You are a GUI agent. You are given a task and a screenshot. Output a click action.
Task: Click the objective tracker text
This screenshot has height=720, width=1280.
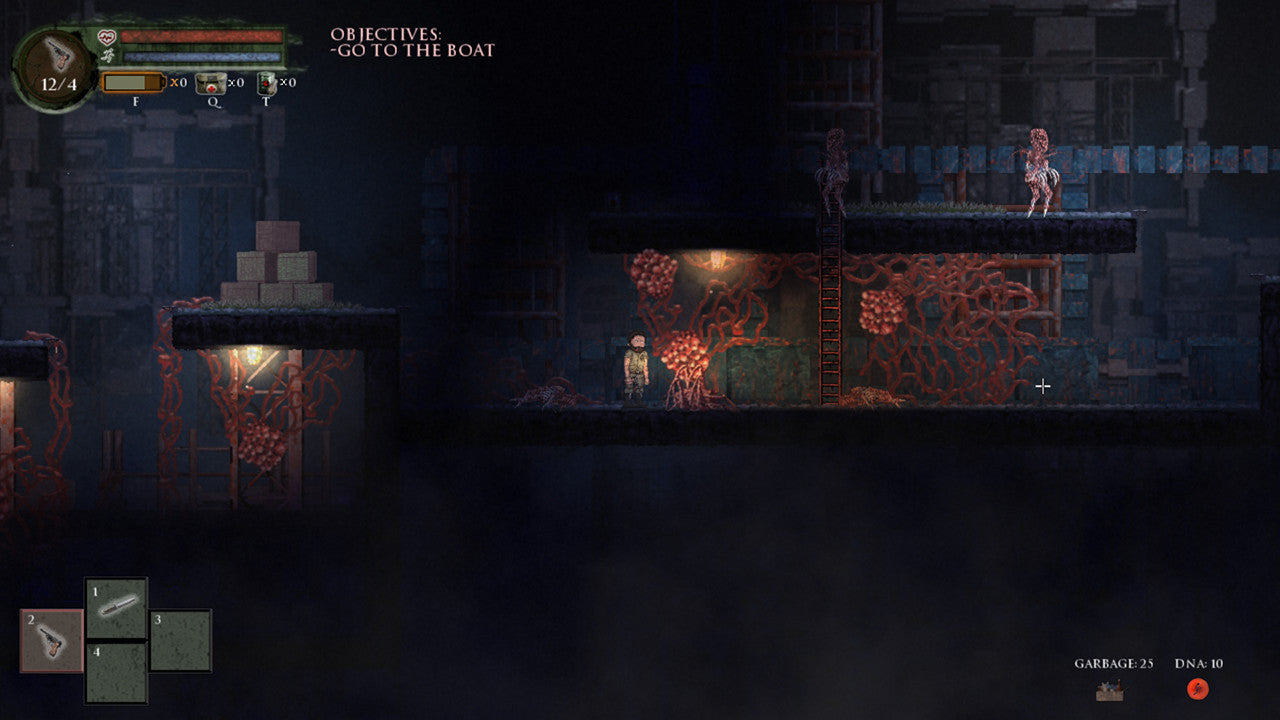tap(412, 43)
